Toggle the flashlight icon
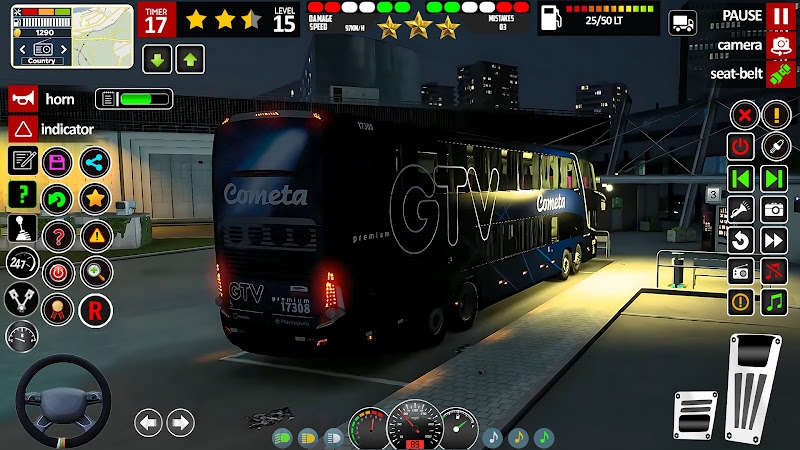 (741, 209)
